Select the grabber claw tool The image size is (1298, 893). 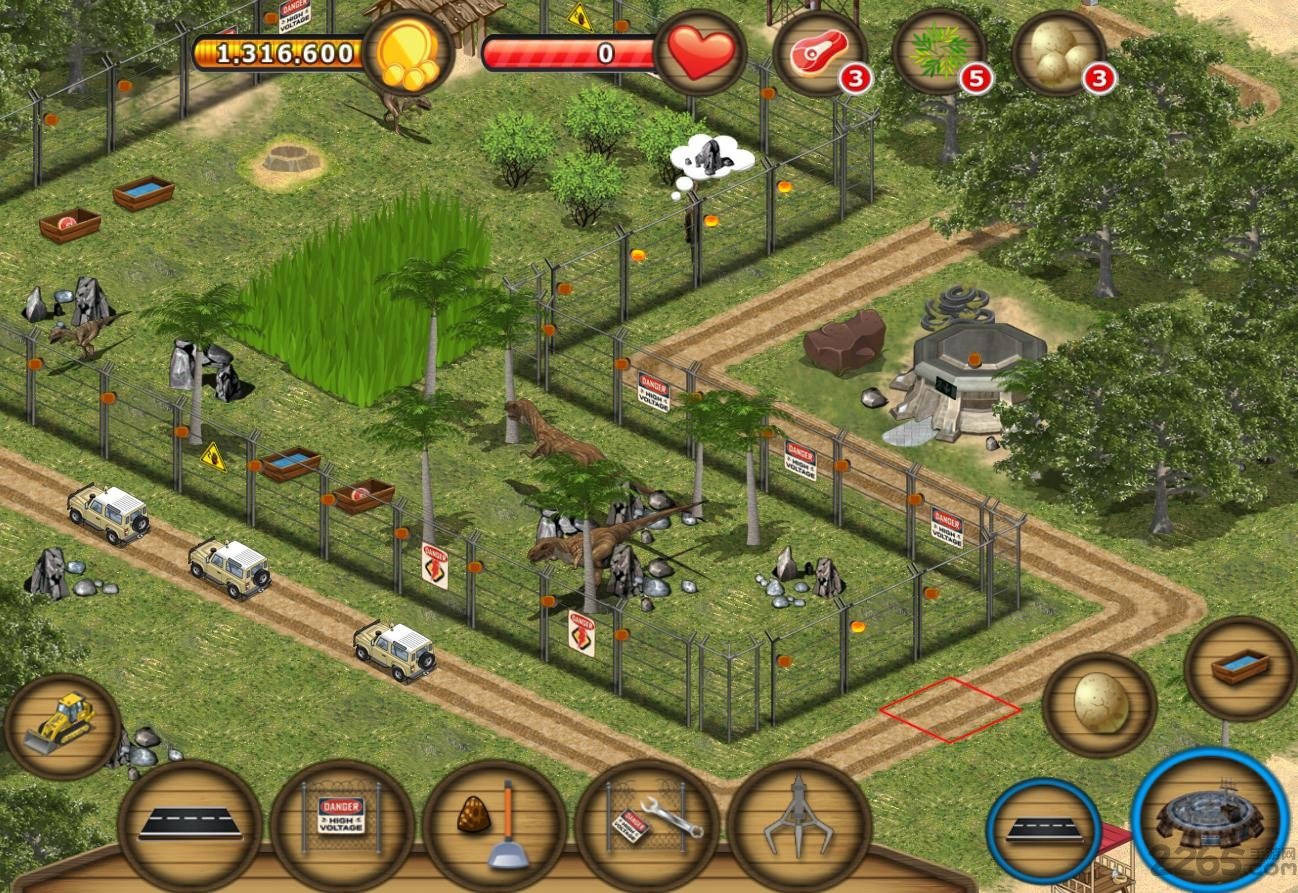798,822
